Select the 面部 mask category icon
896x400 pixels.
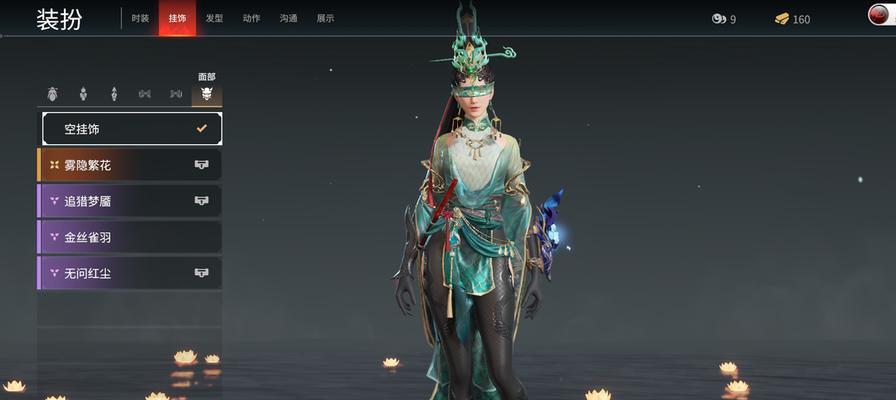[207, 94]
